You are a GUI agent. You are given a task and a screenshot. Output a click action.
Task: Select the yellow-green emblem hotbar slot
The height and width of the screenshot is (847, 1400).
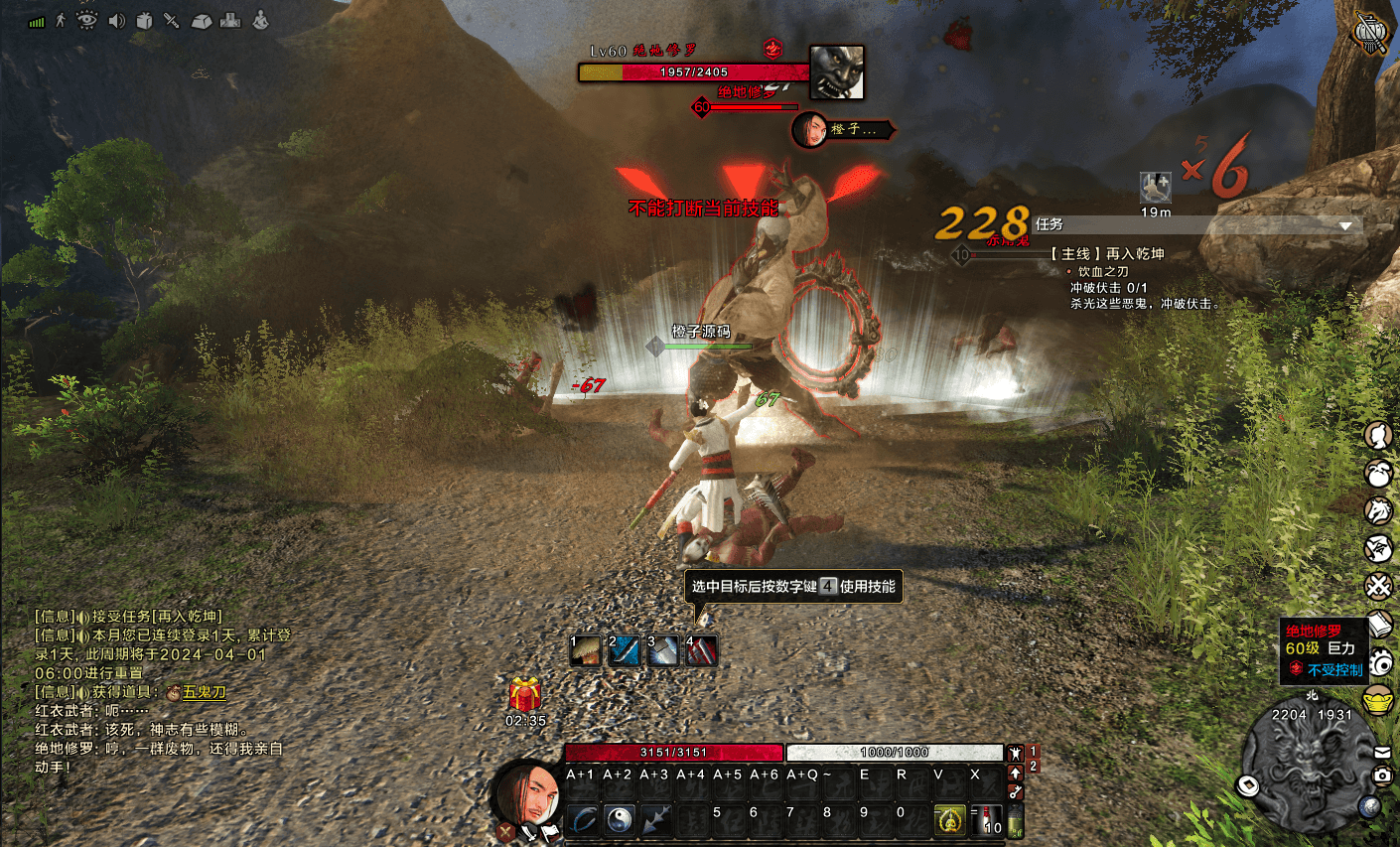(950, 819)
